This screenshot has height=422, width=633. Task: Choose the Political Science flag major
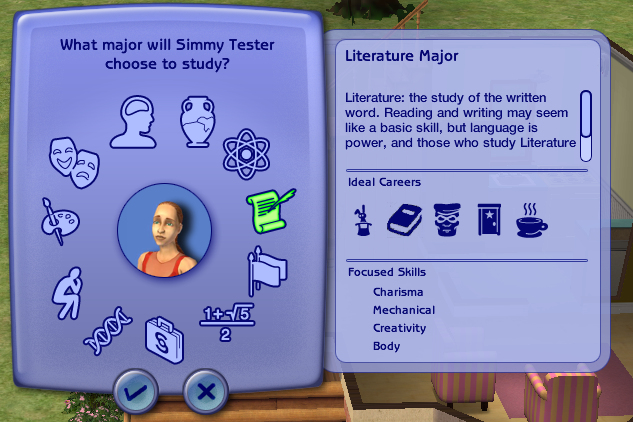click(x=266, y=270)
